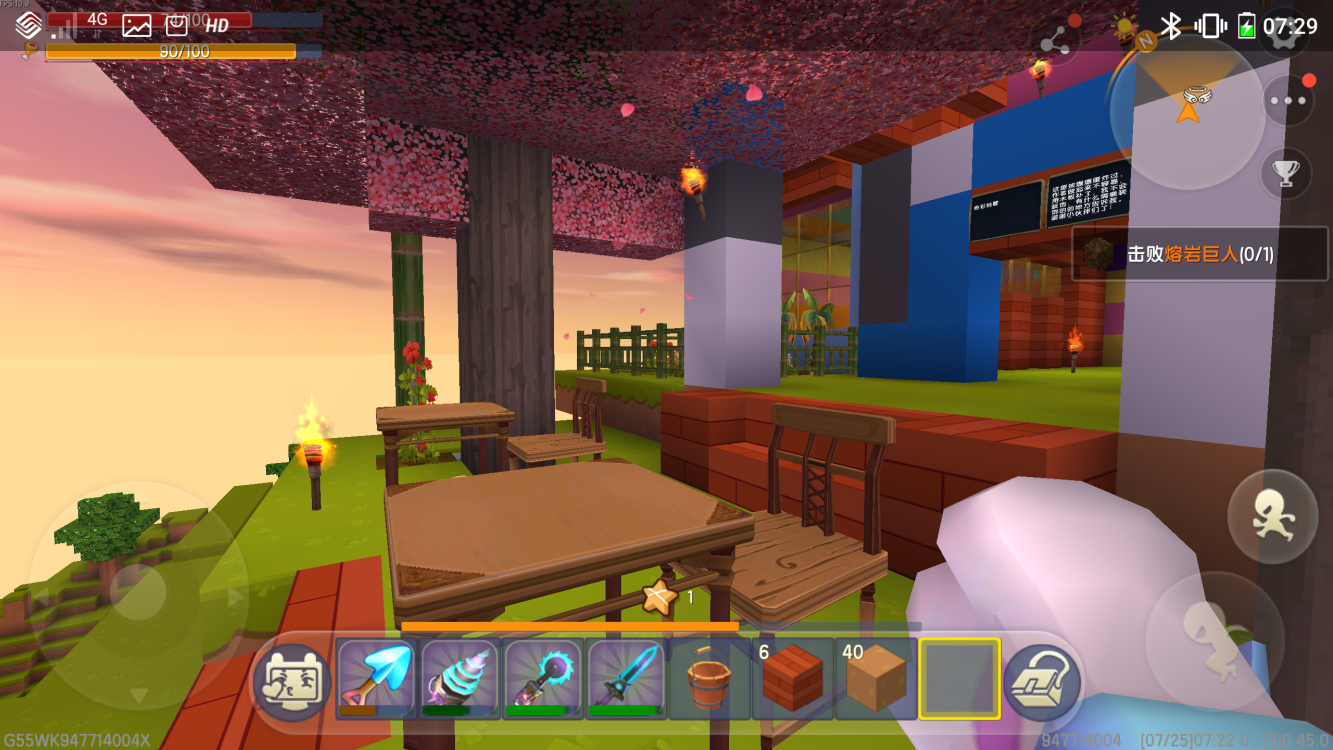
Task: Tap the circular minimap
Action: pos(1188,112)
